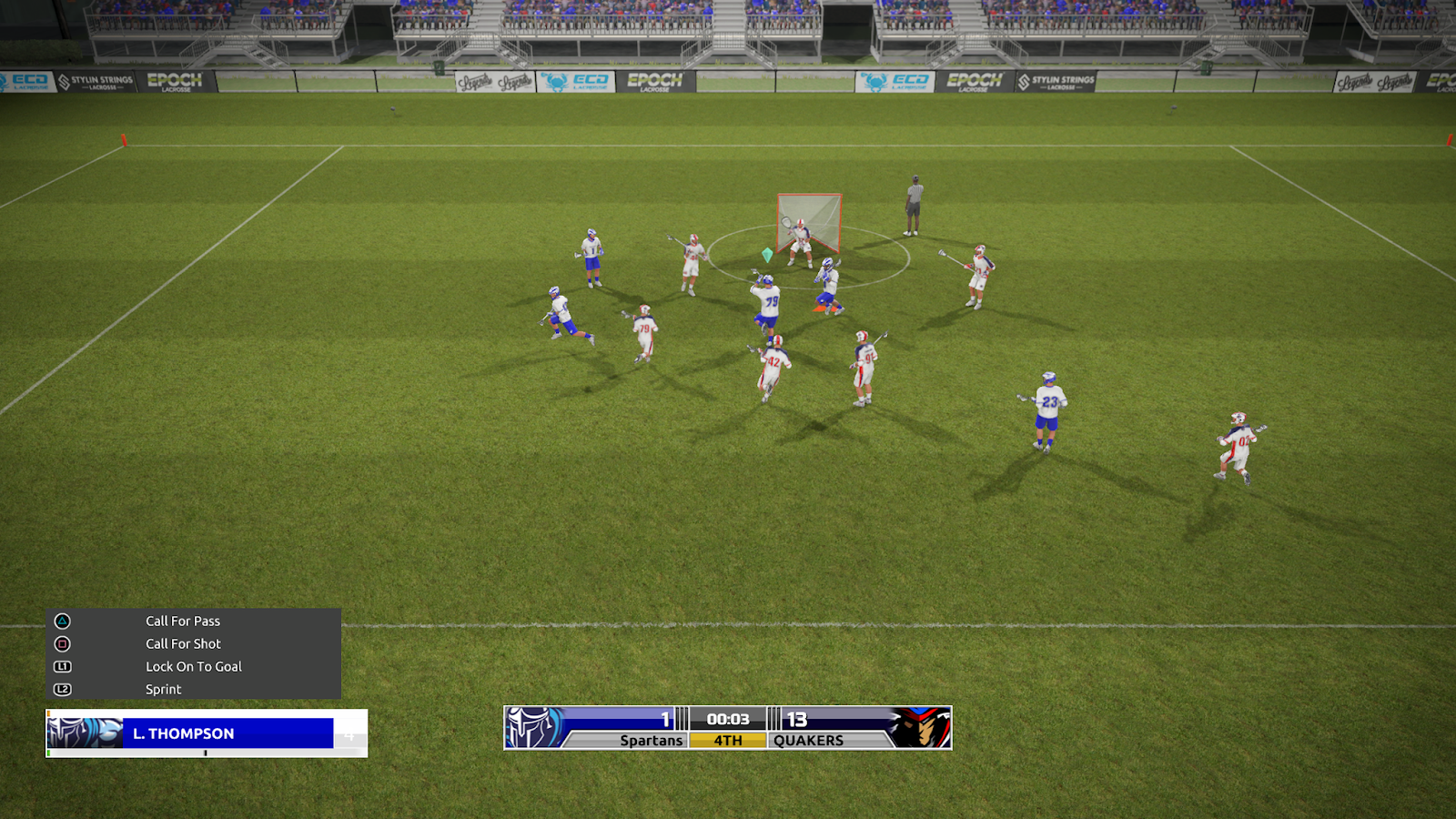Click the L2 button icon next to Sprint
The image size is (1456, 819).
pos(62,689)
